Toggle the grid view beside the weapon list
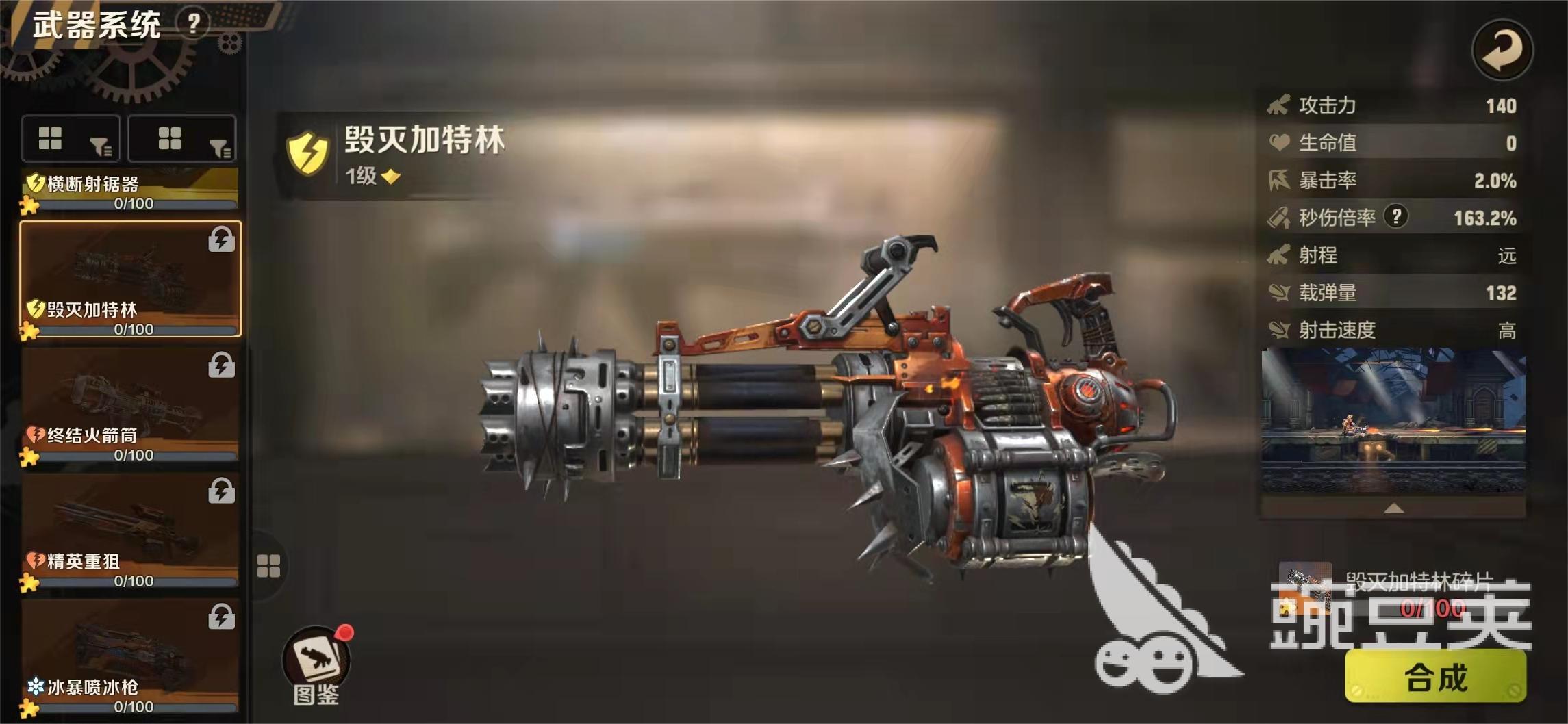Viewport: 1568px width, 724px height. [x=268, y=566]
